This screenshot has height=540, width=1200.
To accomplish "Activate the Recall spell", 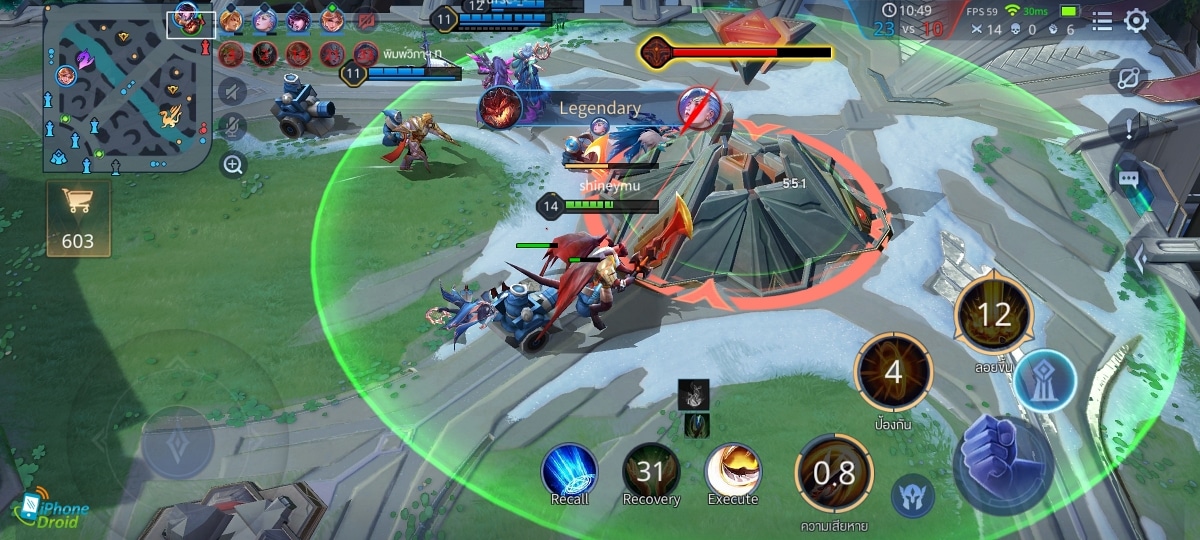I will pyautogui.click(x=570, y=471).
